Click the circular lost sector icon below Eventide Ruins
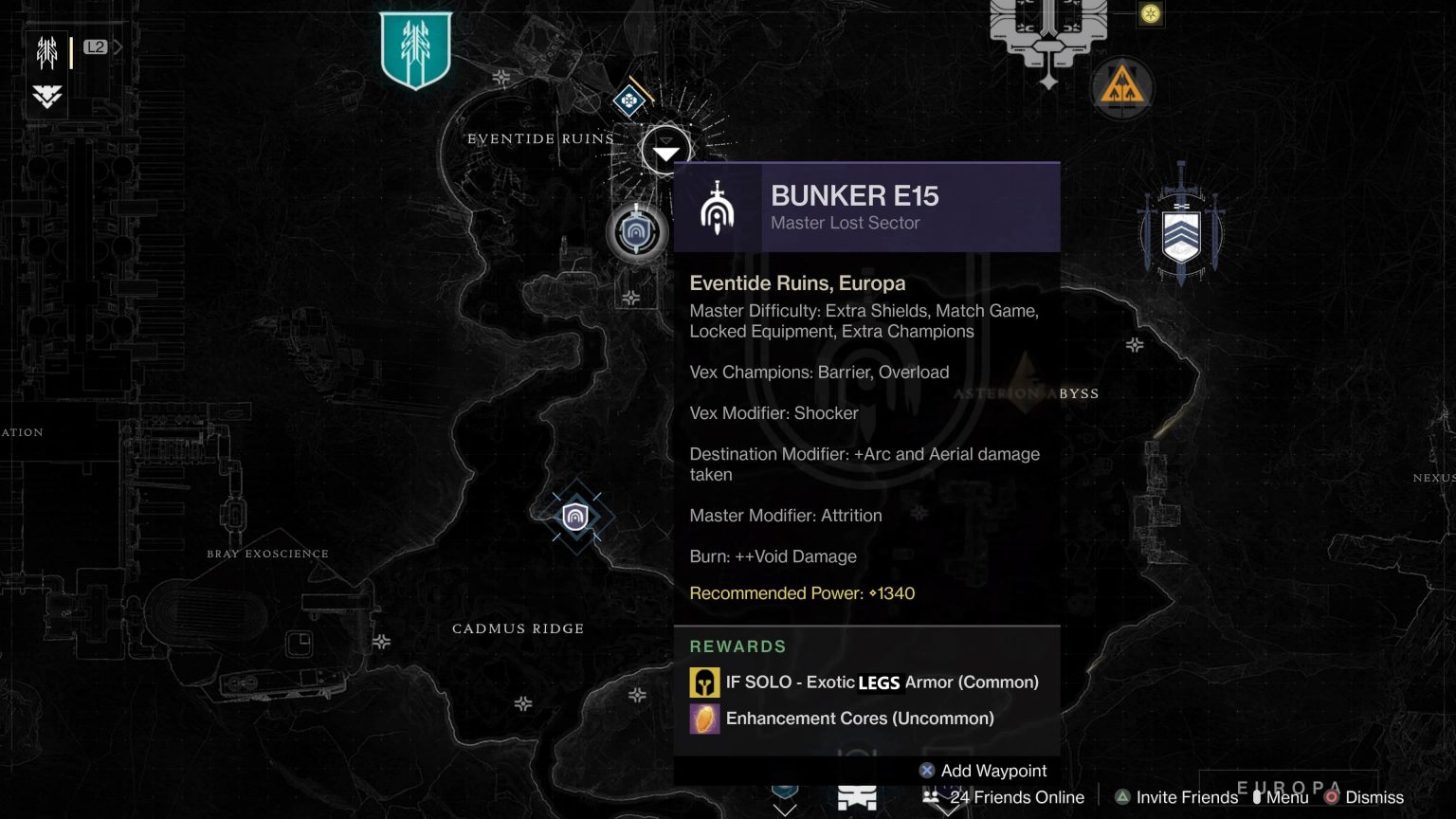1456x819 pixels. point(637,232)
